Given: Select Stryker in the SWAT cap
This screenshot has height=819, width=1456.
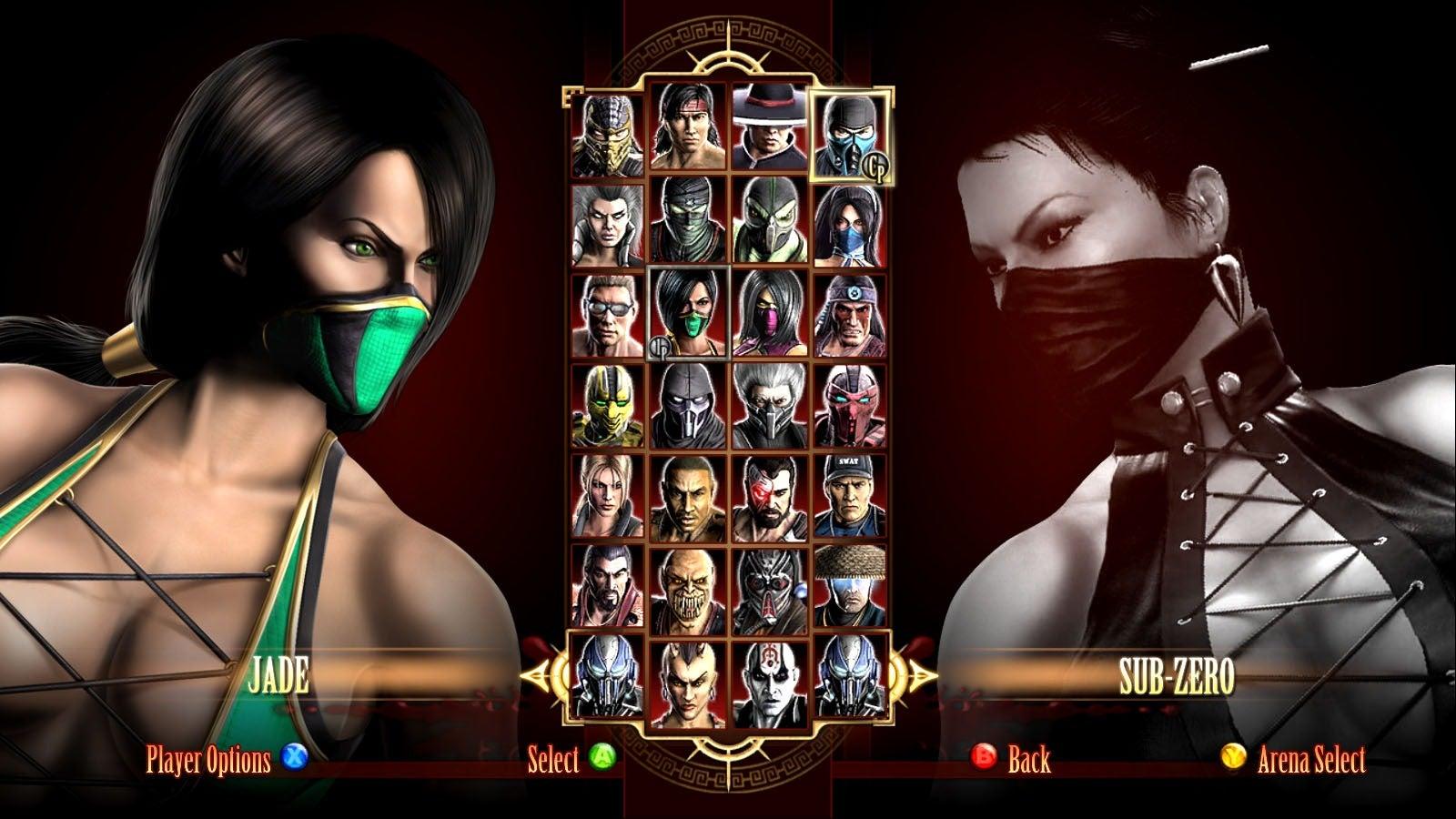Looking at the screenshot, I should pyautogui.click(x=850, y=497).
